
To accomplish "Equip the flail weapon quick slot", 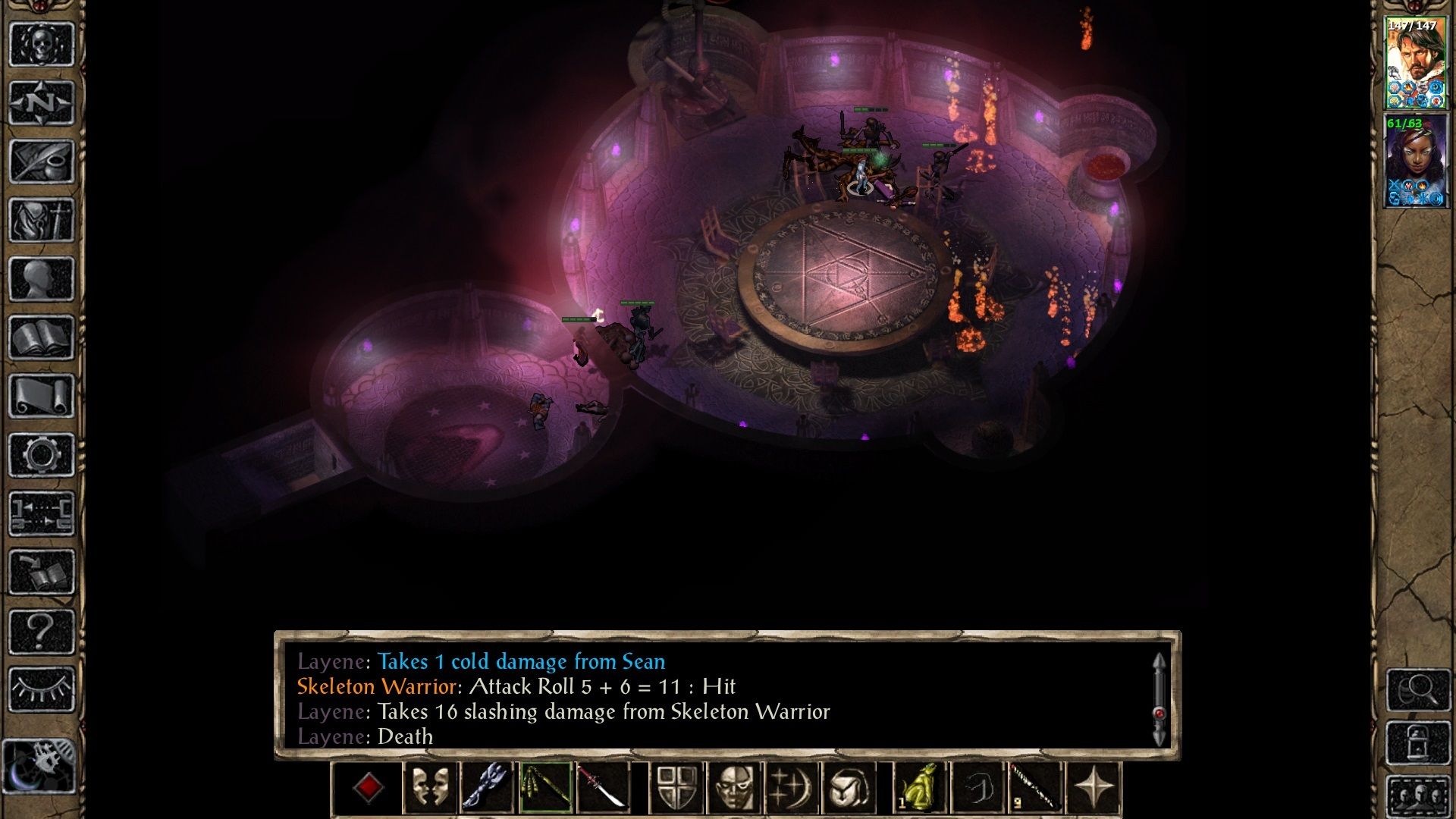I will [x=545, y=788].
